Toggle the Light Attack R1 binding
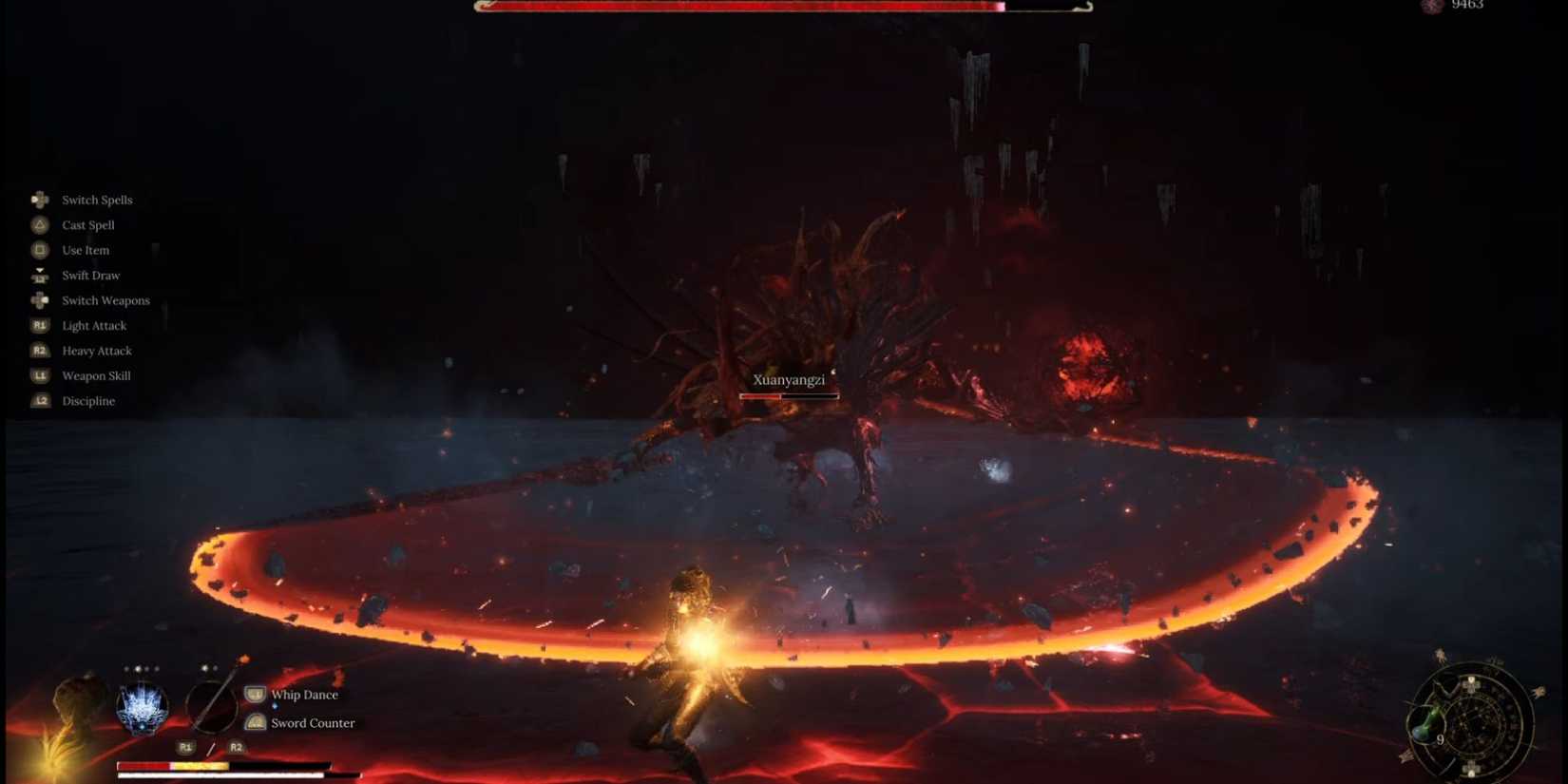 [40, 325]
